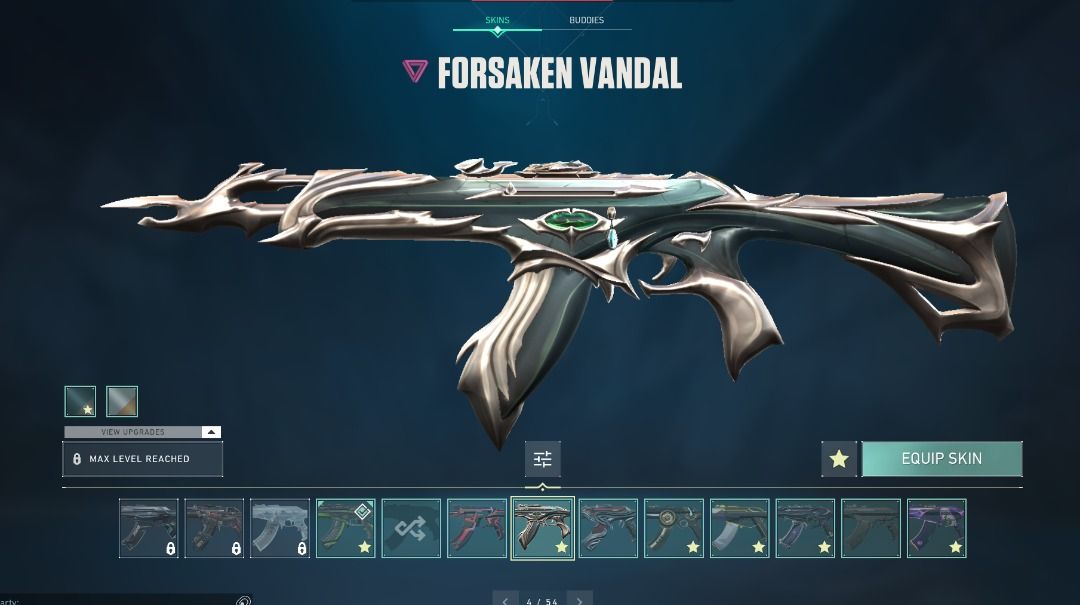1080x605 pixels.
Task: Select the red and pink Vandal thumbnail
Action: (477, 528)
